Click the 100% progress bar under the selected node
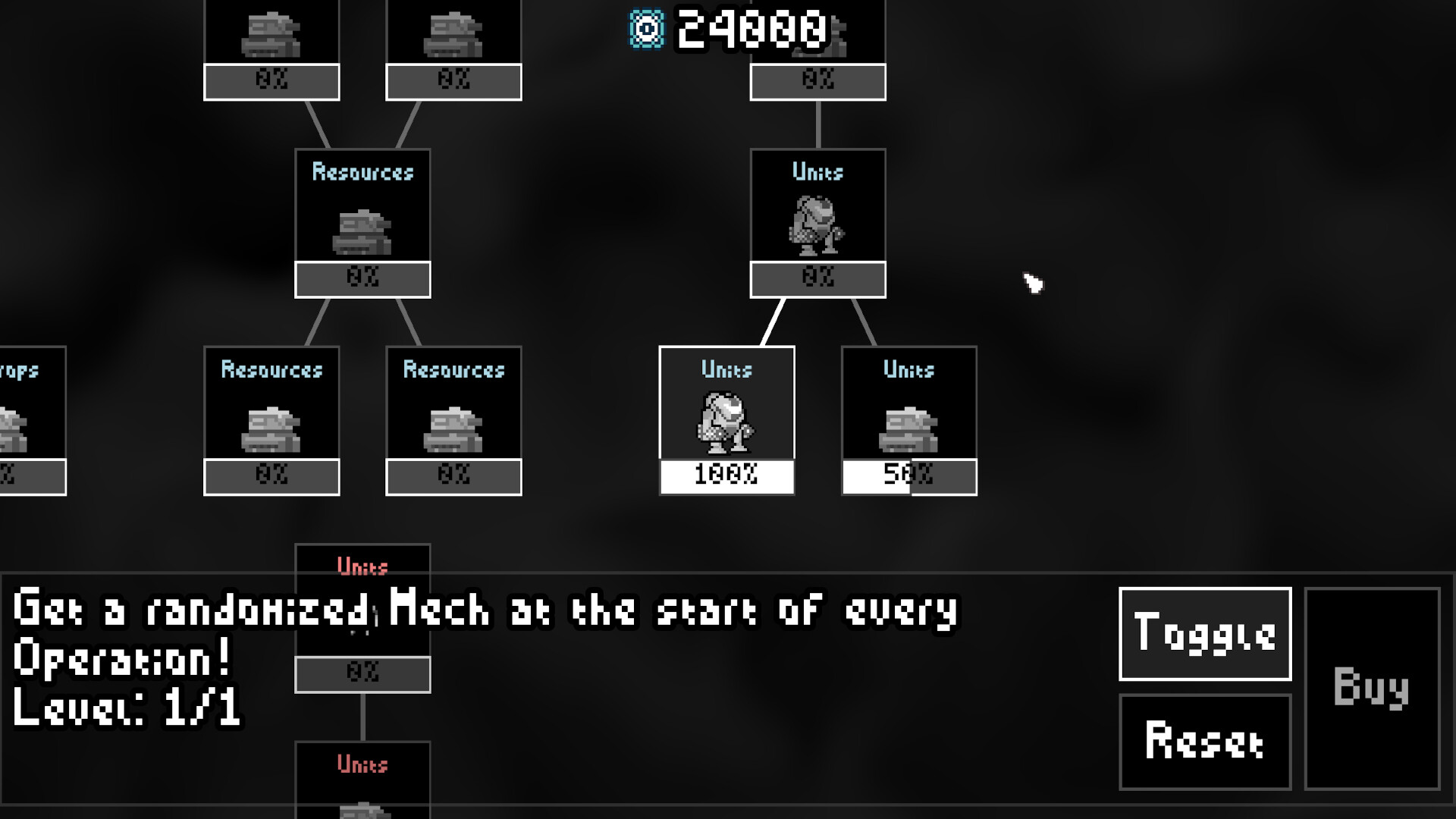This screenshot has height=819, width=1456. pyautogui.click(x=725, y=476)
